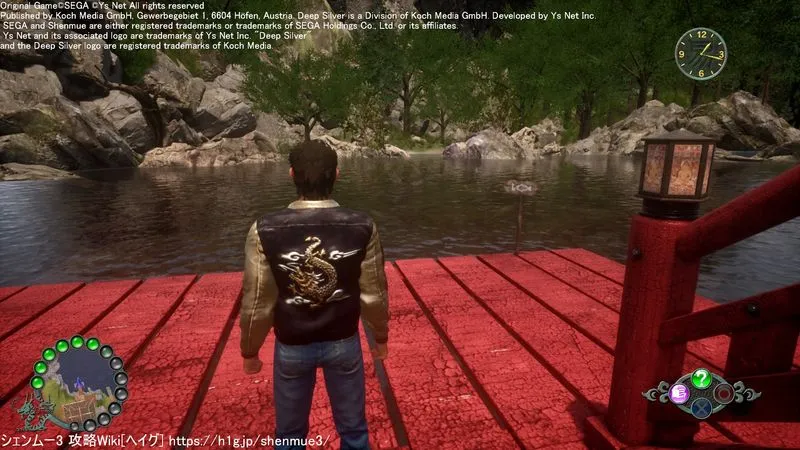Follow the h1g.jp shenmue3 wiki link
Viewport: 800px width, 450px height.
click(x=257, y=441)
